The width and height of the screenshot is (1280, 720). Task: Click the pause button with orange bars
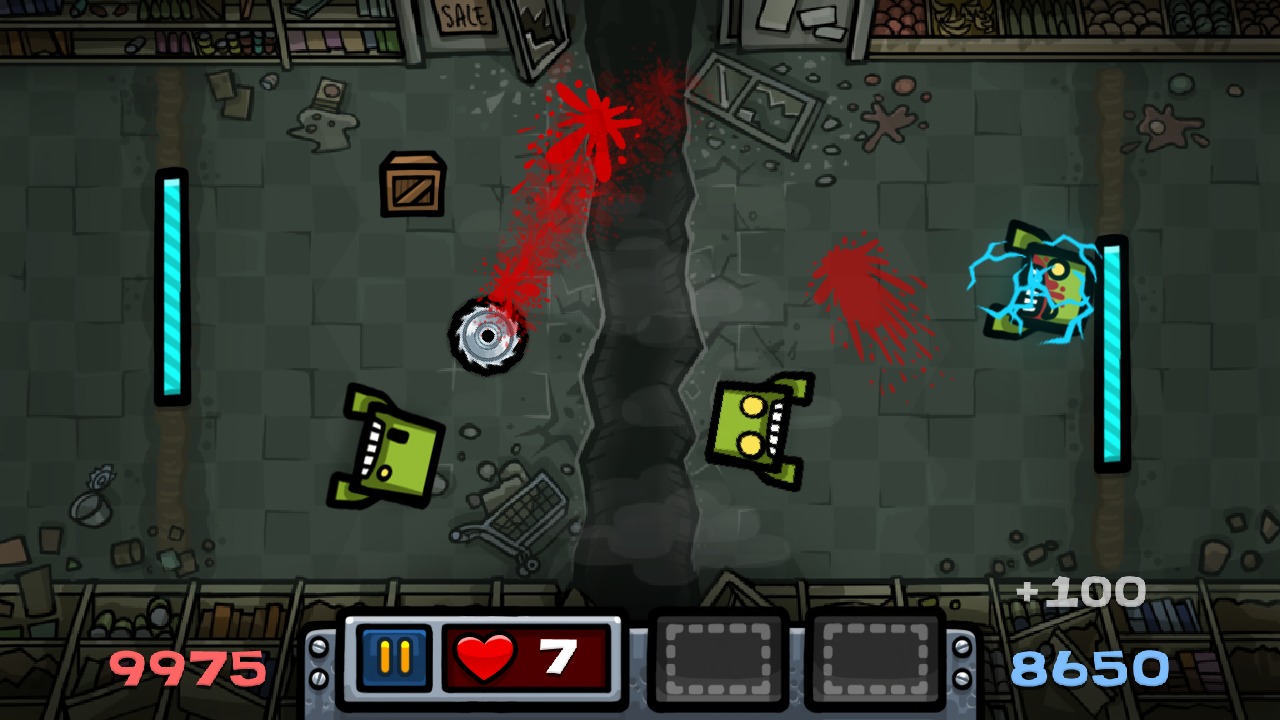point(396,660)
